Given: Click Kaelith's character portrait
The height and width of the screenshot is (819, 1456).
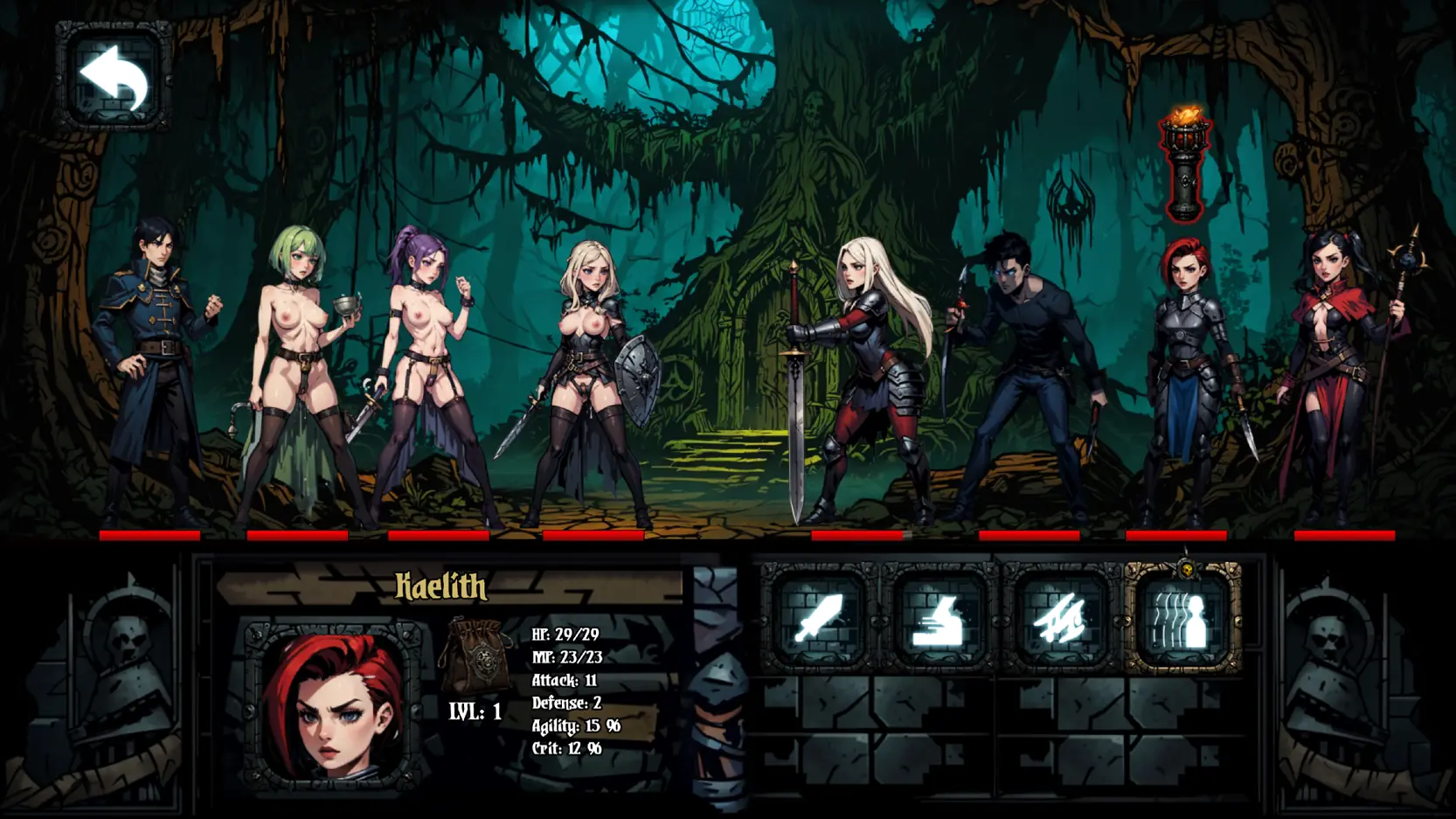Looking at the screenshot, I should click(333, 706).
